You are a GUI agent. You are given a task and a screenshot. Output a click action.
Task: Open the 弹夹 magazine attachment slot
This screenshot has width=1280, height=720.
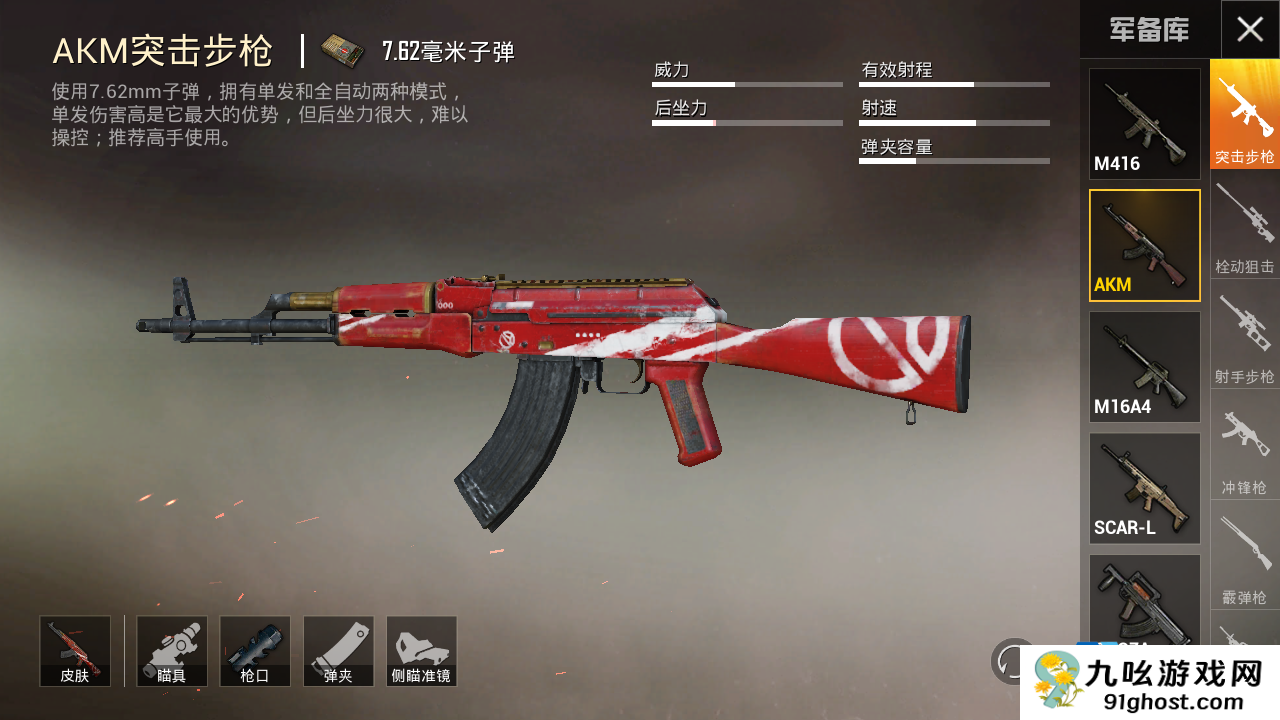[x=338, y=651]
